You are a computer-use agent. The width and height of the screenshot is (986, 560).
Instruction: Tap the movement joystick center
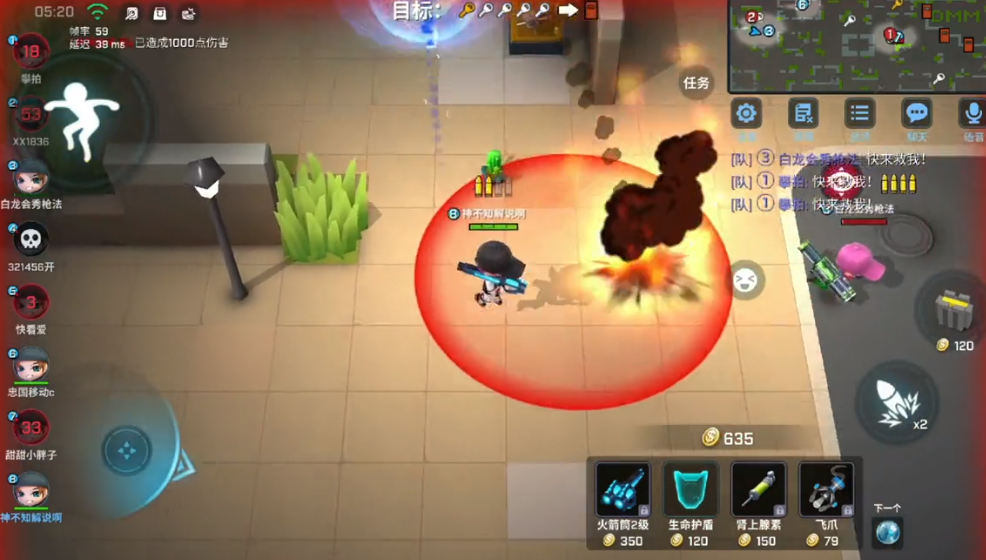pos(127,451)
